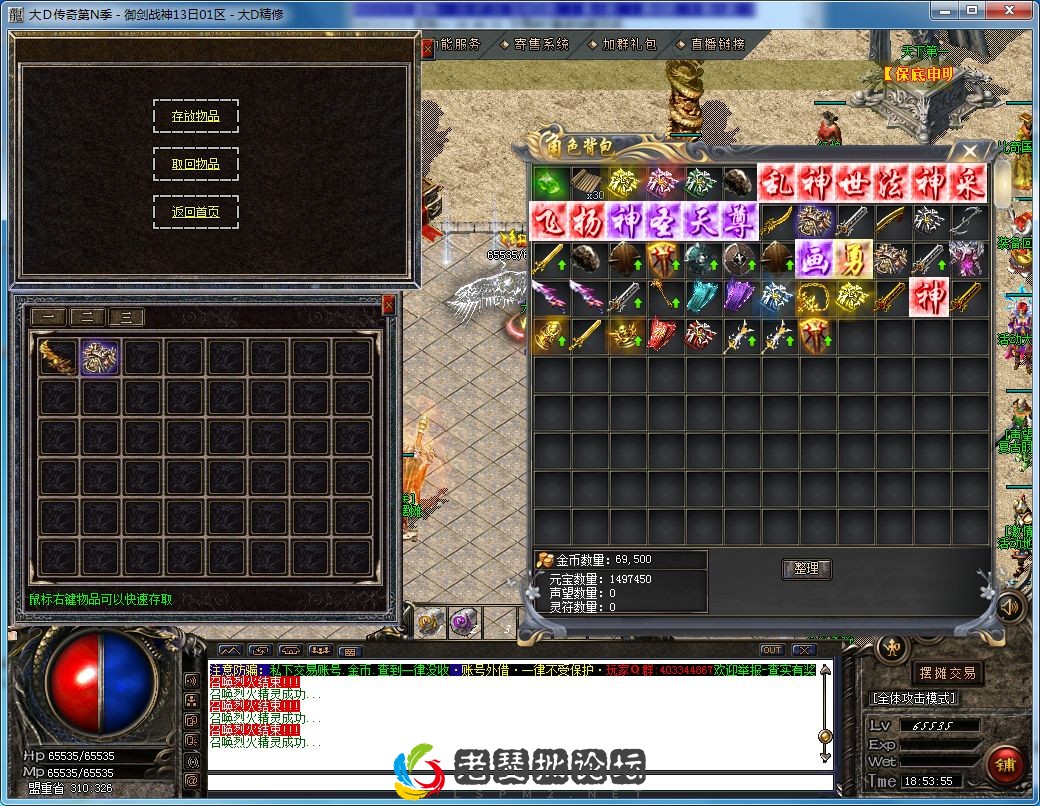Click the 直播链接 top menu entry

(711, 44)
